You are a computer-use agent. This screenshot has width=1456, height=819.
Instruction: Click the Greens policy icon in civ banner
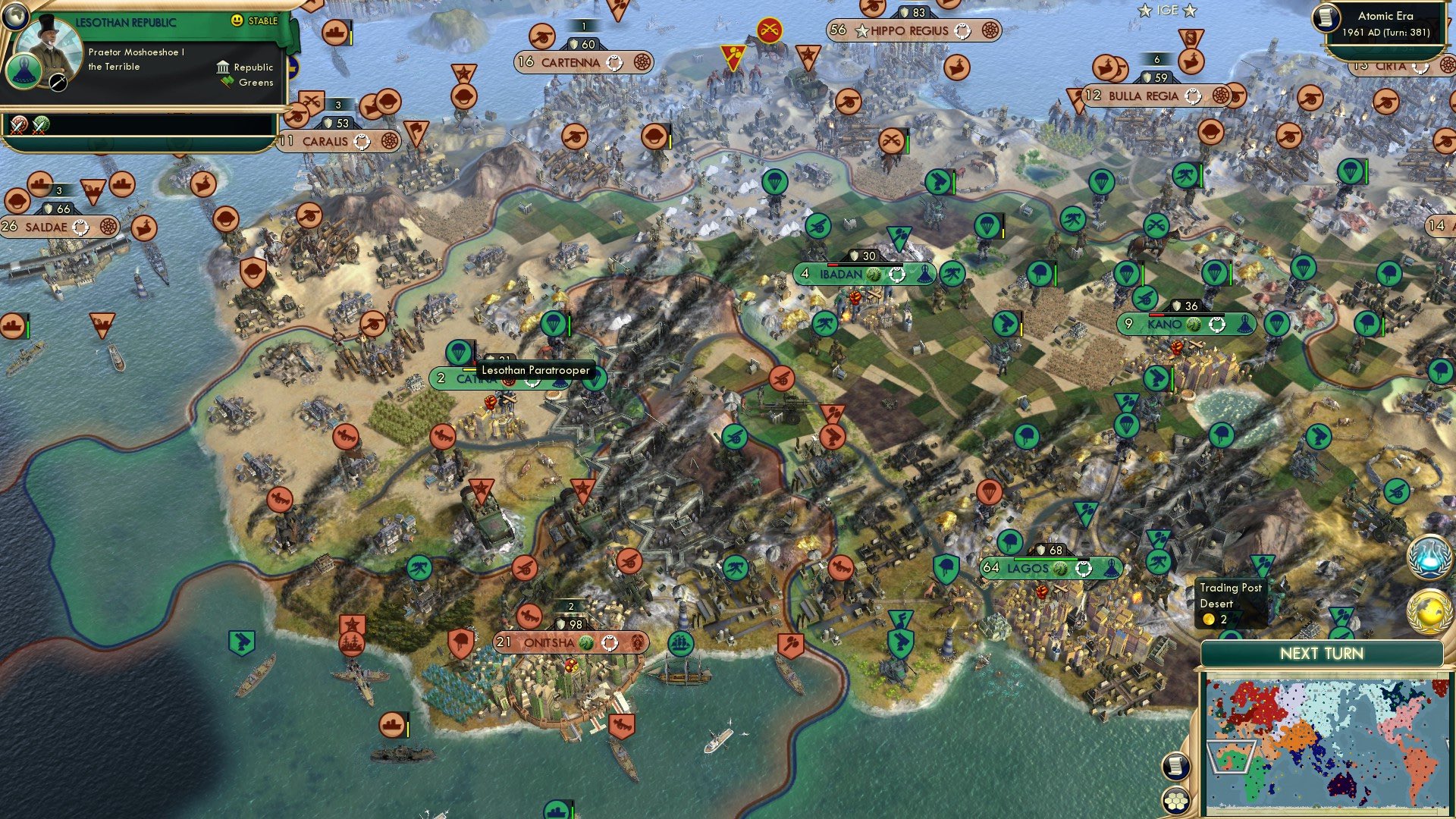[x=227, y=81]
